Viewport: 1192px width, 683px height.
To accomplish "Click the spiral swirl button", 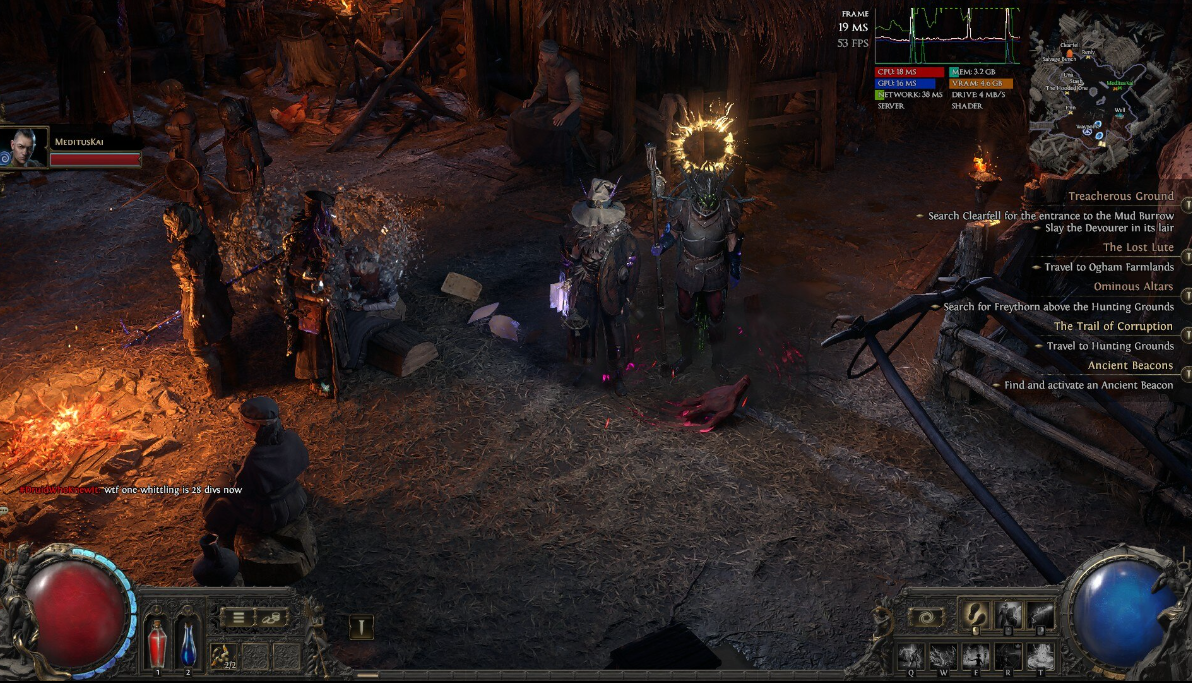I will pyautogui.click(x=927, y=617).
